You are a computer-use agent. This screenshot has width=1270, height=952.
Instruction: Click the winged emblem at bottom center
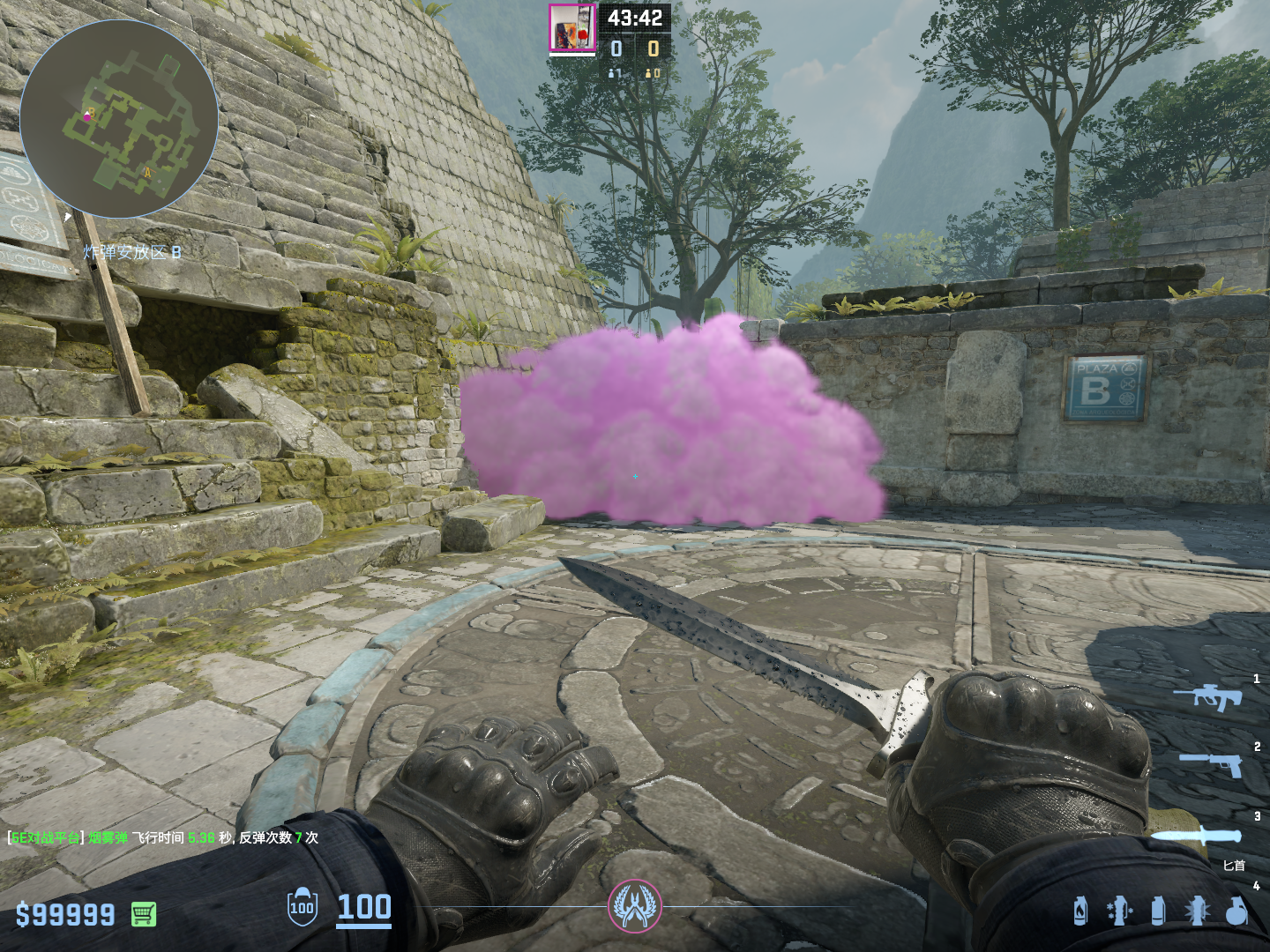[634, 906]
